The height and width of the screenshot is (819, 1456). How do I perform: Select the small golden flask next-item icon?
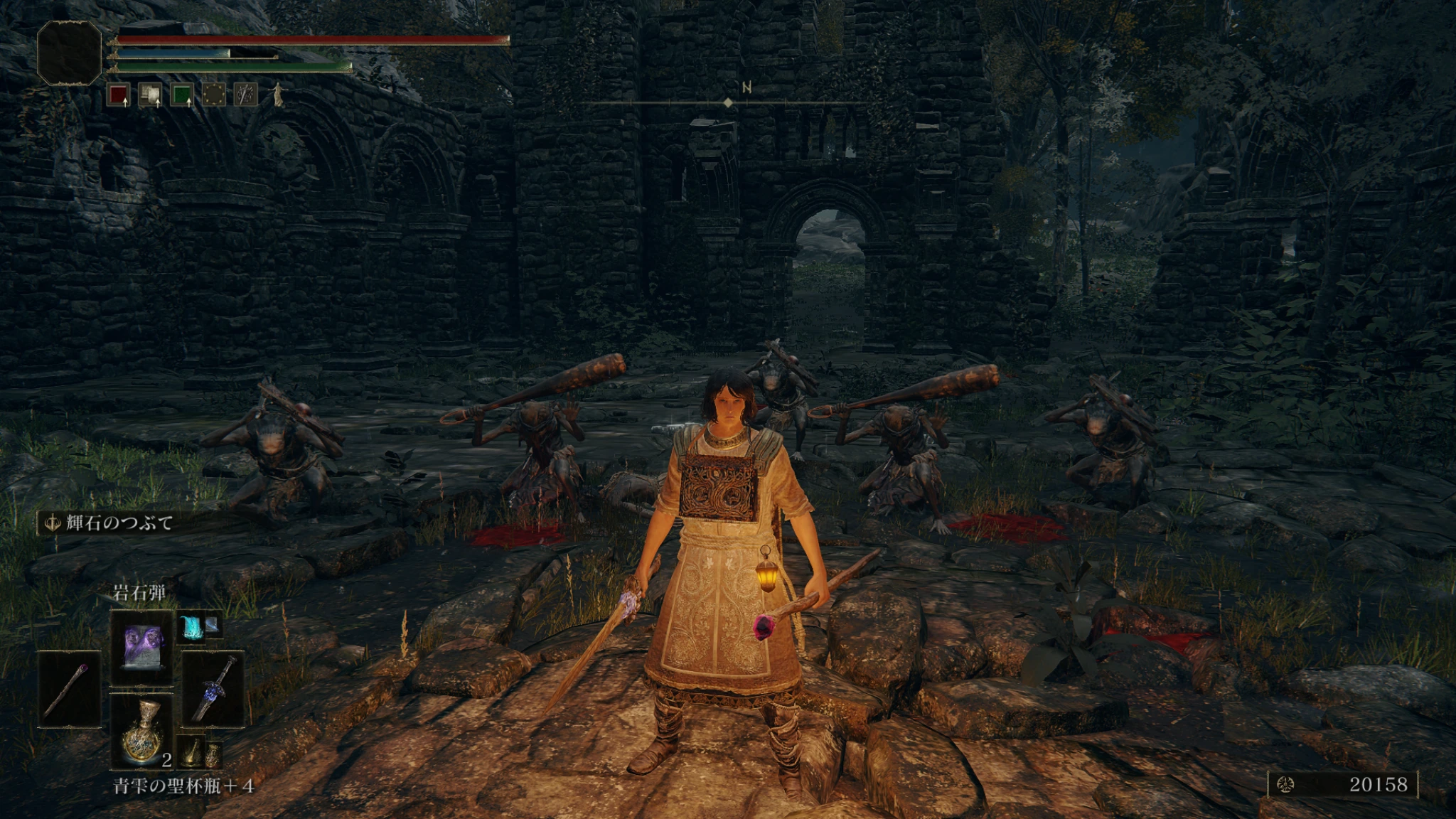(x=190, y=752)
